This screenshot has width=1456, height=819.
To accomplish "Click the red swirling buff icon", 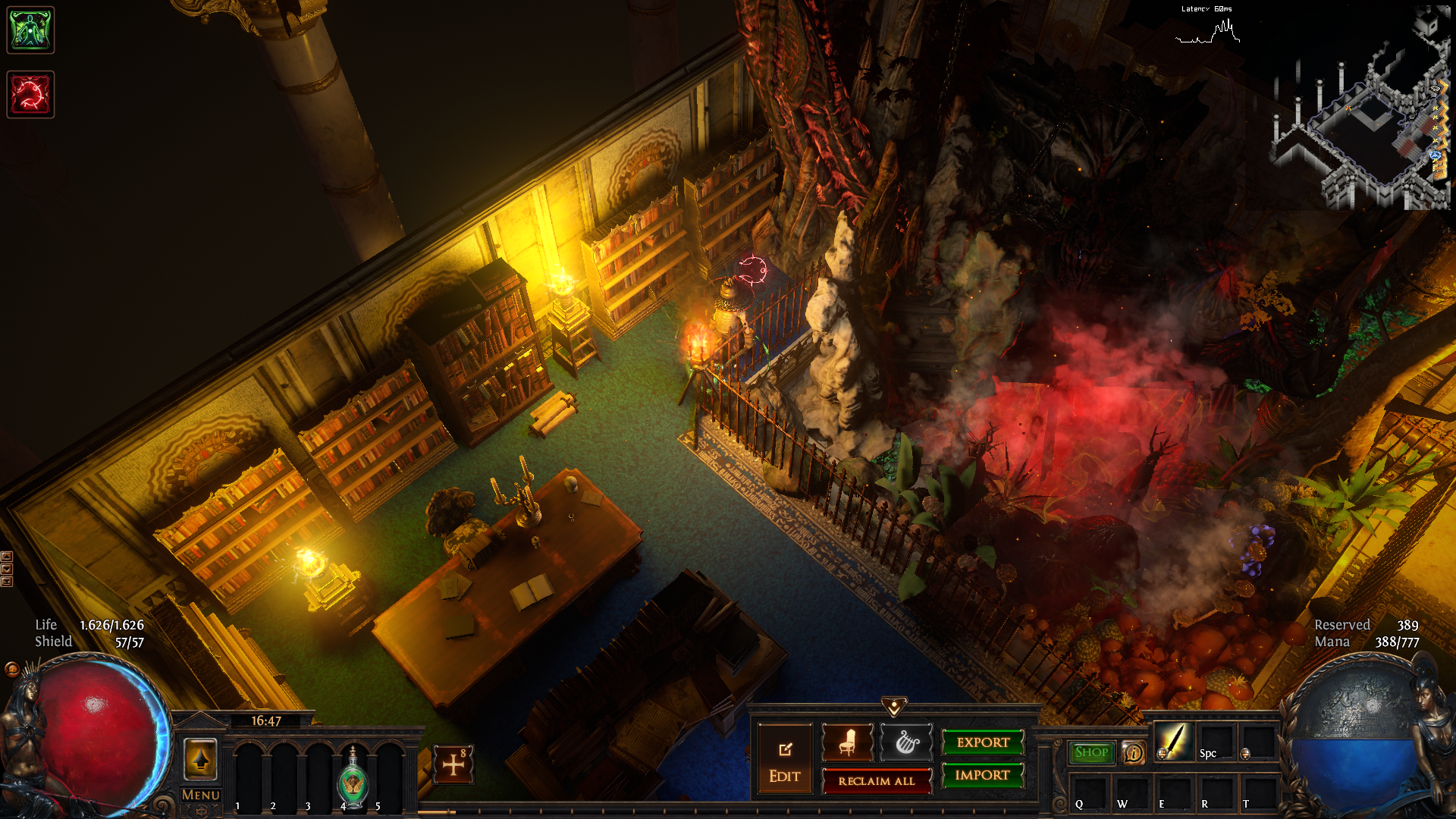I will click(x=30, y=95).
